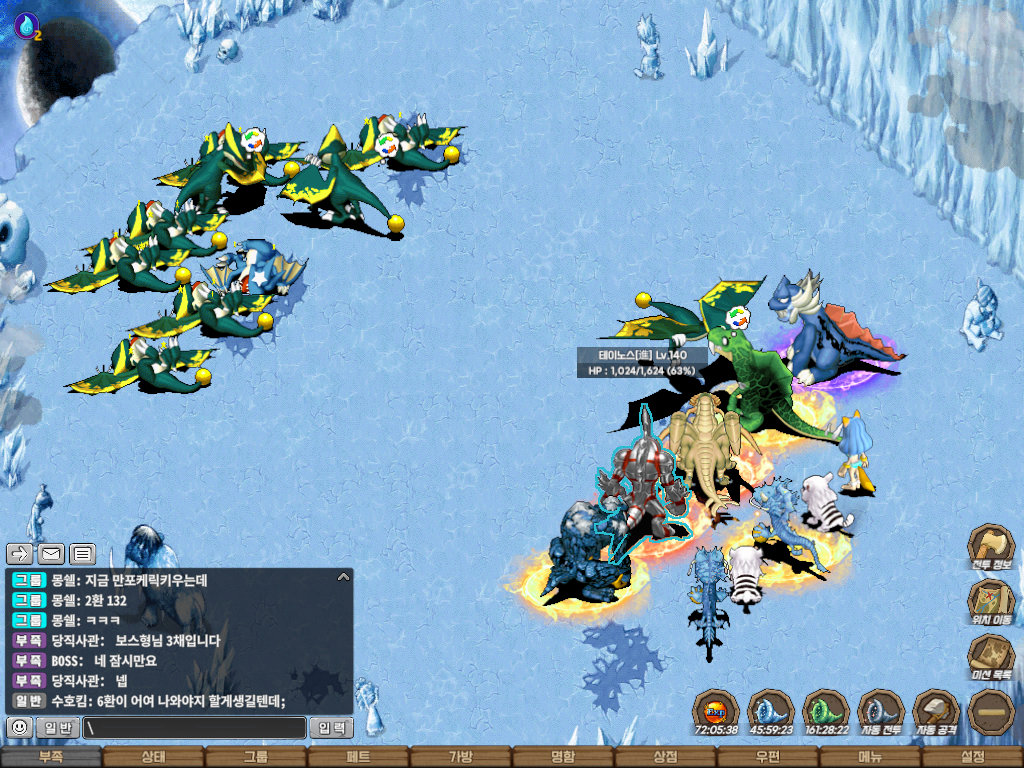This screenshot has height=768, width=1024.
Task: Toggle 자동 공격 stone hammer icon
Action: [936, 713]
